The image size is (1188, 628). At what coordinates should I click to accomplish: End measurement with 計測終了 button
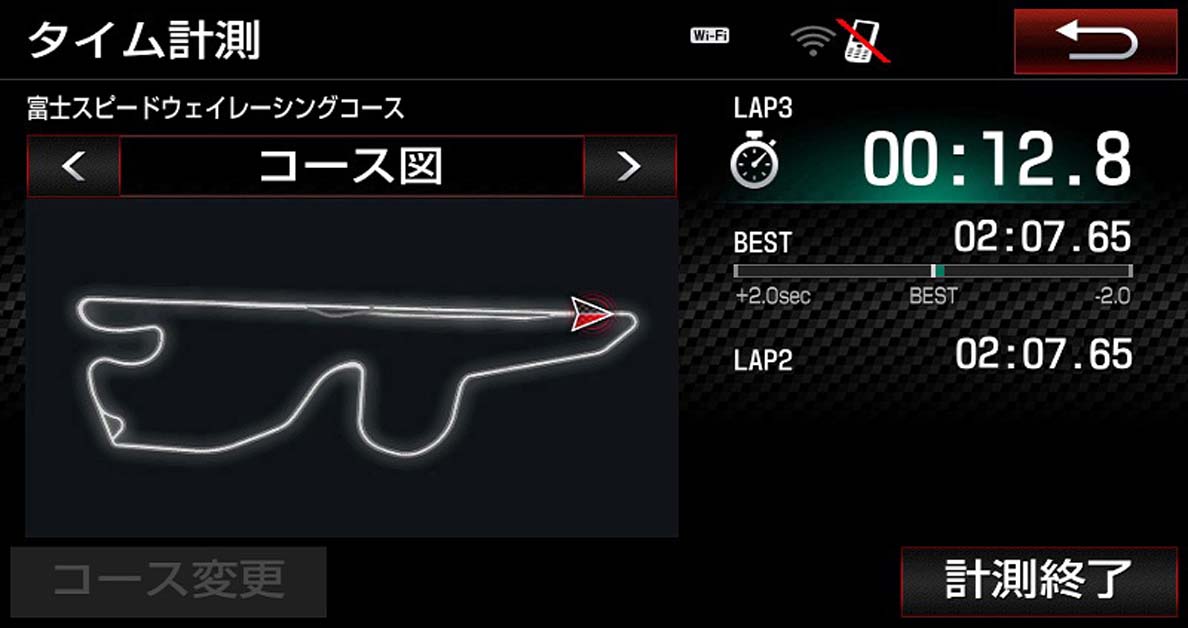(1038, 581)
